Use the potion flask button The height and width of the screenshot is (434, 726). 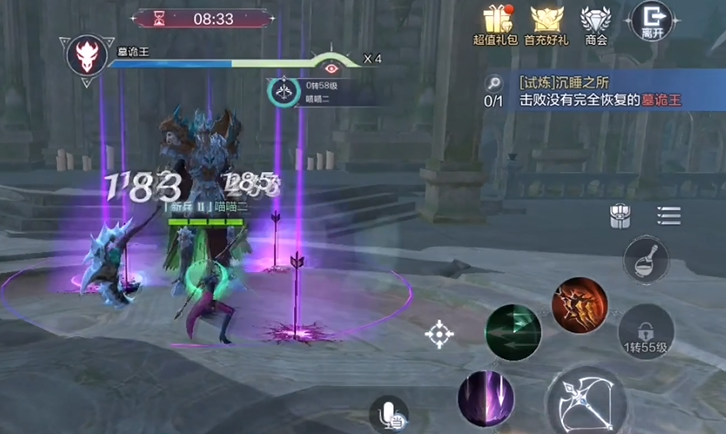click(645, 261)
